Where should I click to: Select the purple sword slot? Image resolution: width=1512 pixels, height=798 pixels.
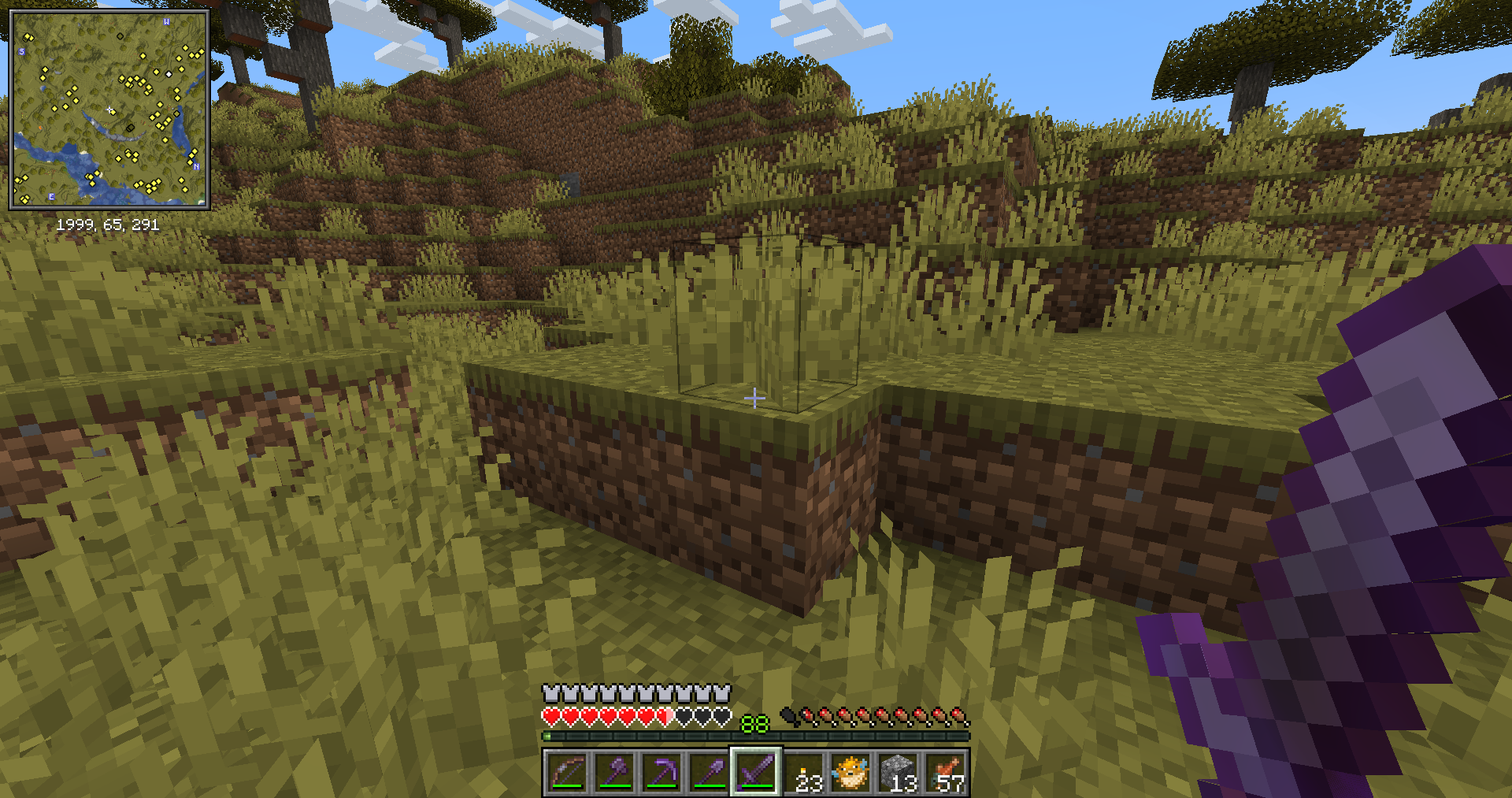(x=756, y=772)
